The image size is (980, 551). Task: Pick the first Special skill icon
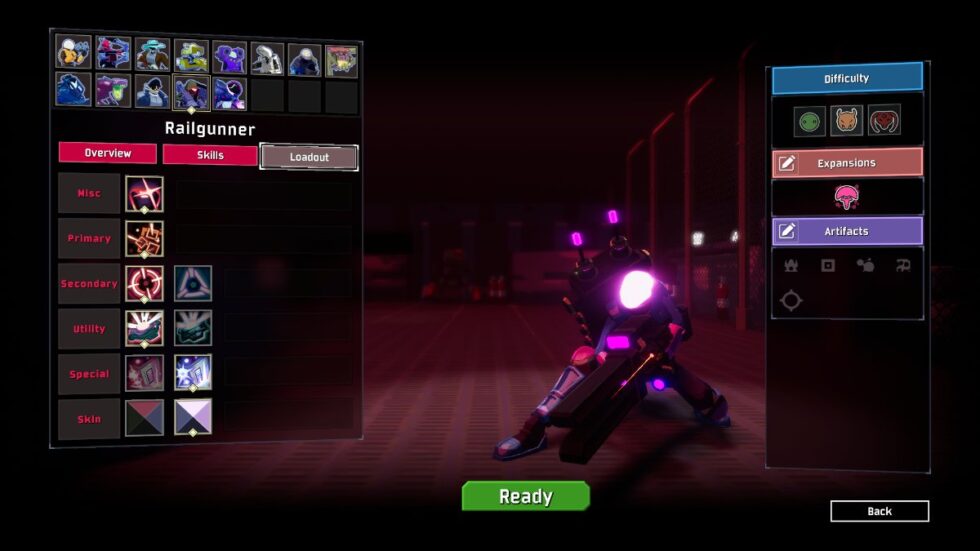144,373
